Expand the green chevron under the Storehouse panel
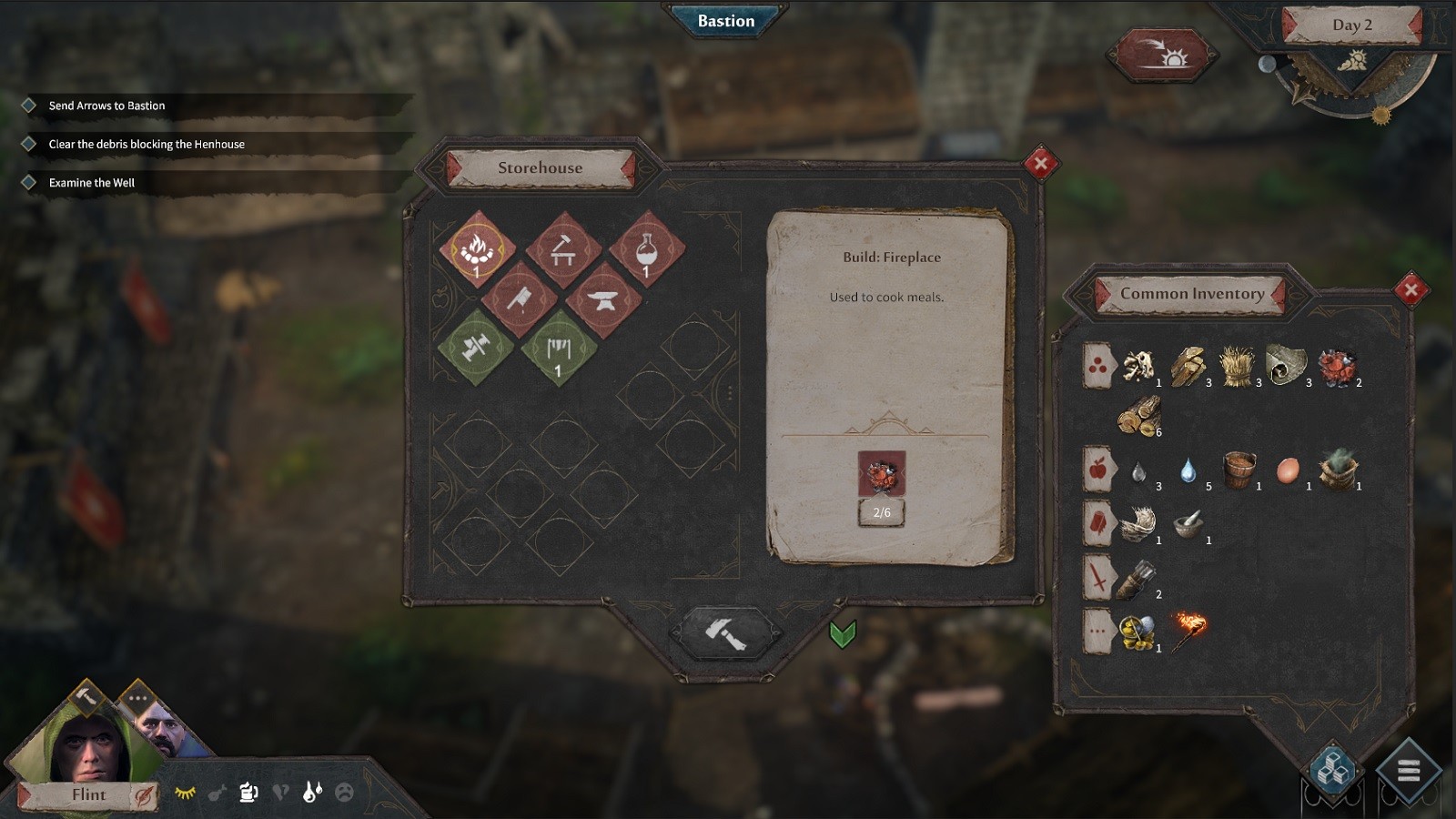 click(x=842, y=635)
